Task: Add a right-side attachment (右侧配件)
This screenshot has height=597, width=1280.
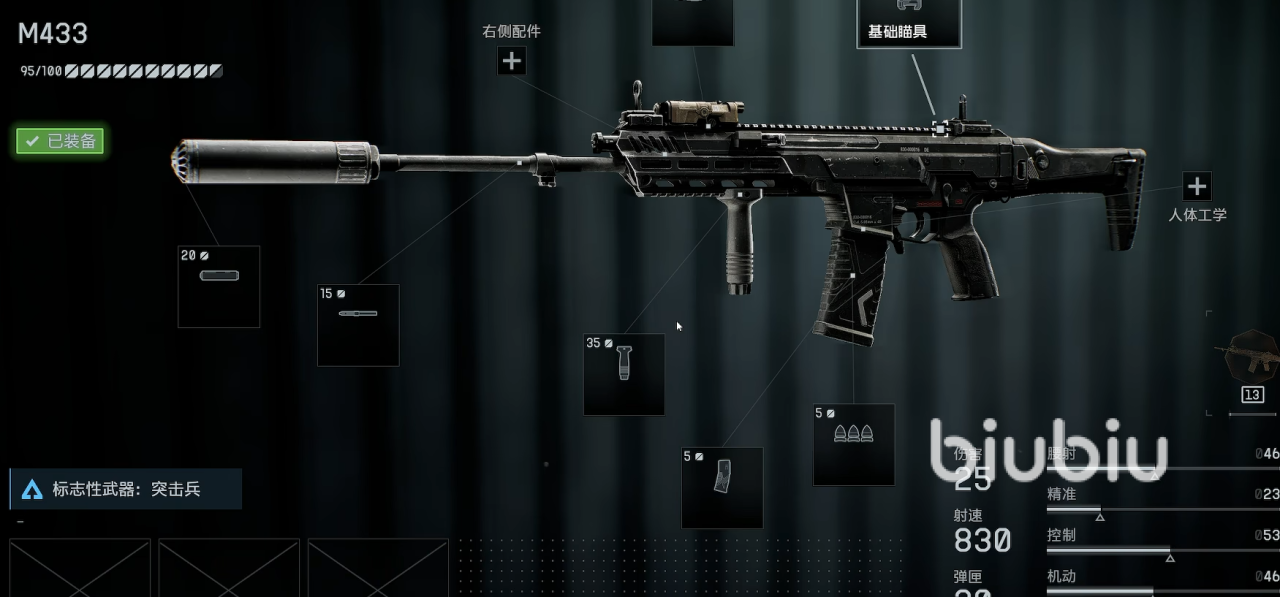Action: (x=511, y=61)
